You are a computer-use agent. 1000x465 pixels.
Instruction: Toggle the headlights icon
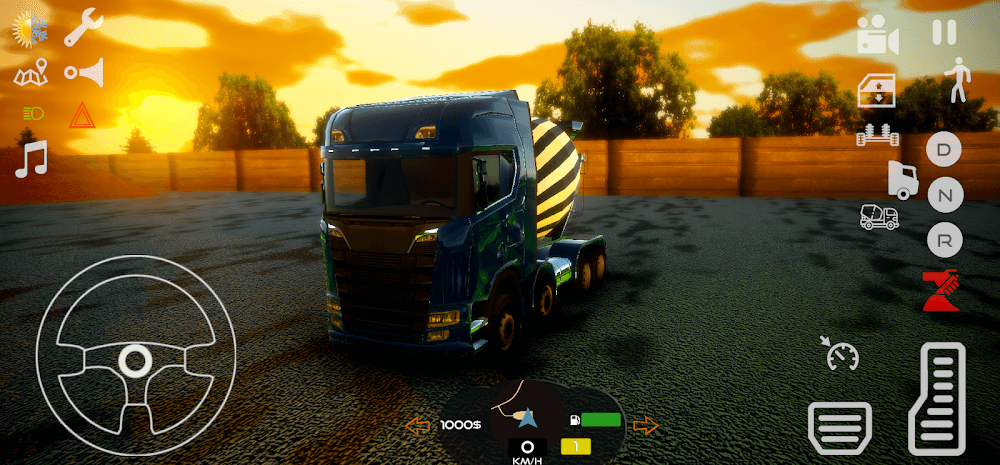click(31, 115)
